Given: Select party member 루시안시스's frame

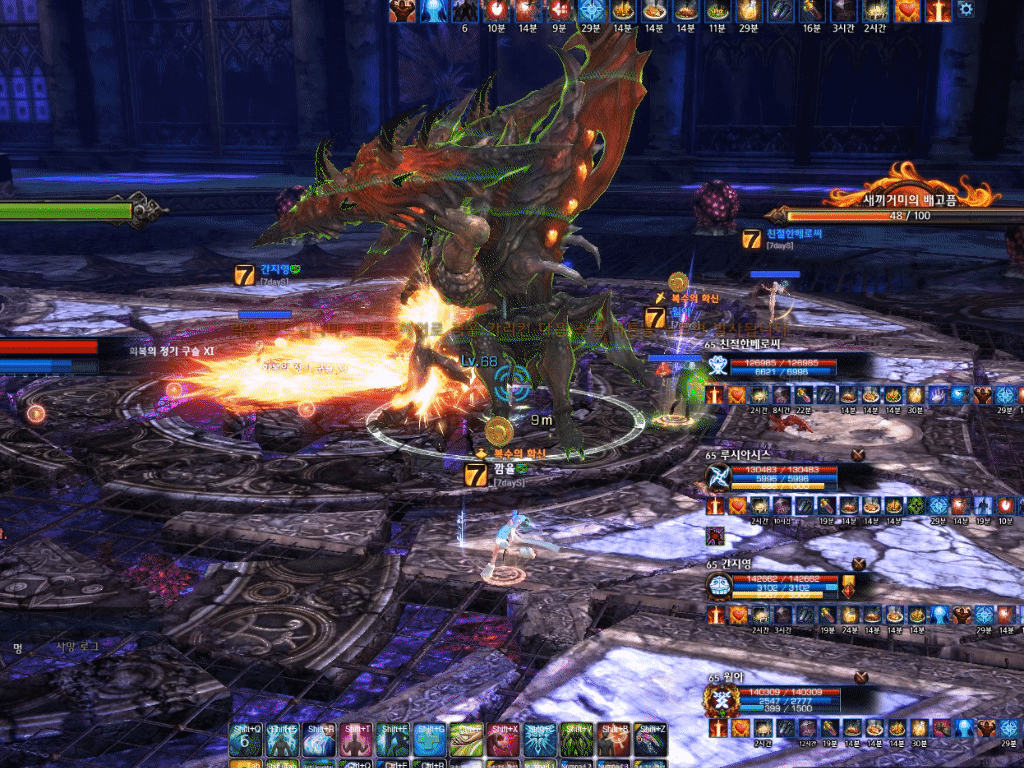Looking at the screenshot, I should click(x=770, y=476).
